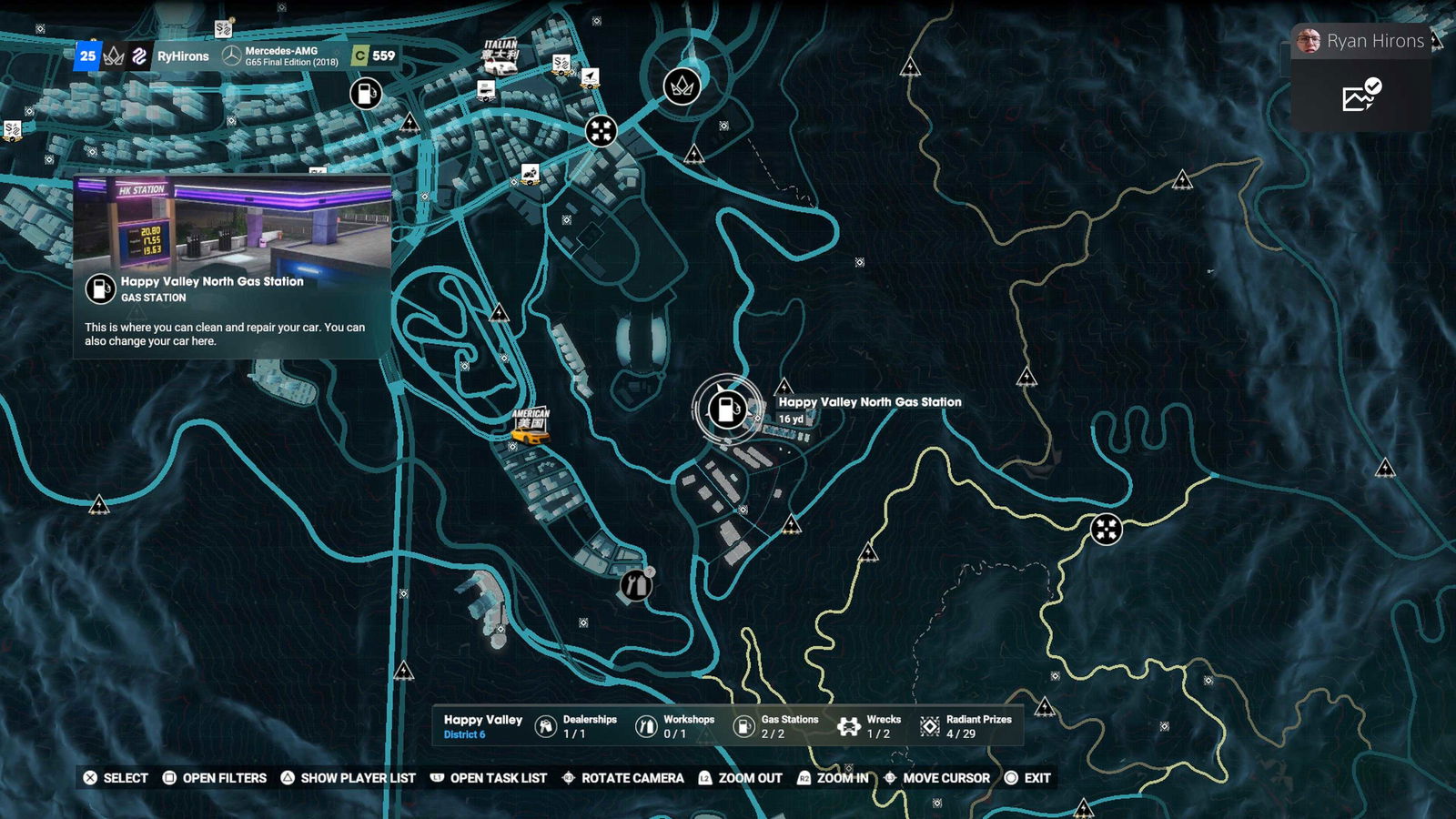Click the Mercedes-AMG G65 vehicle badge
1456x819 pixels.
click(x=281, y=56)
